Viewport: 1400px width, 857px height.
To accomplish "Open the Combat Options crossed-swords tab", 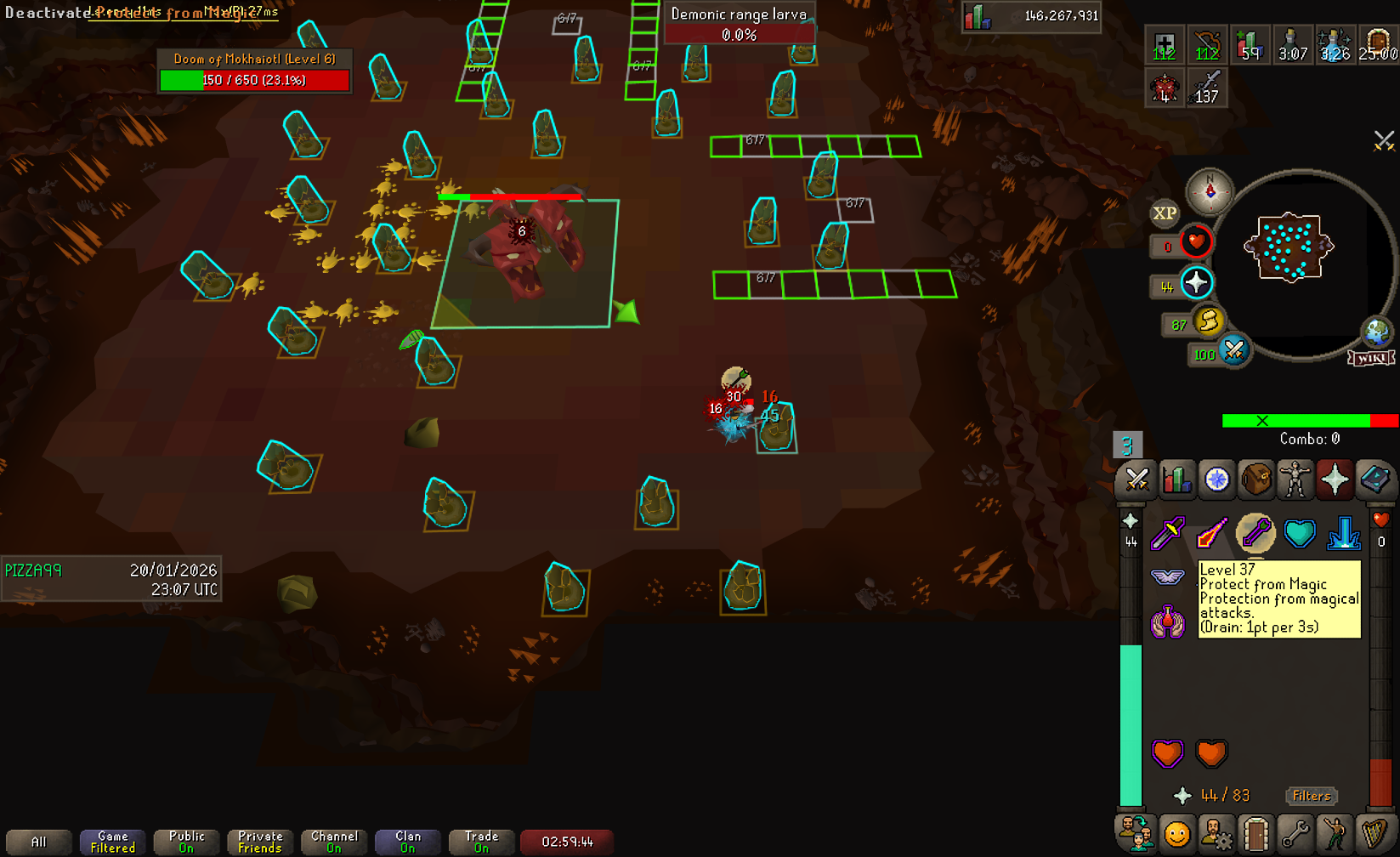I will (x=1136, y=480).
